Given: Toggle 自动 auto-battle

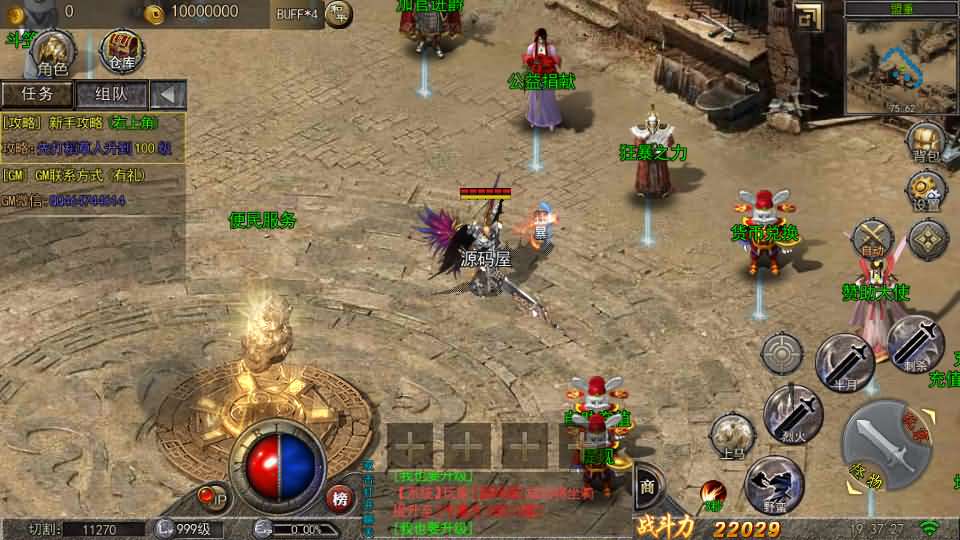Looking at the screenshot, I should tap(873, 240).
